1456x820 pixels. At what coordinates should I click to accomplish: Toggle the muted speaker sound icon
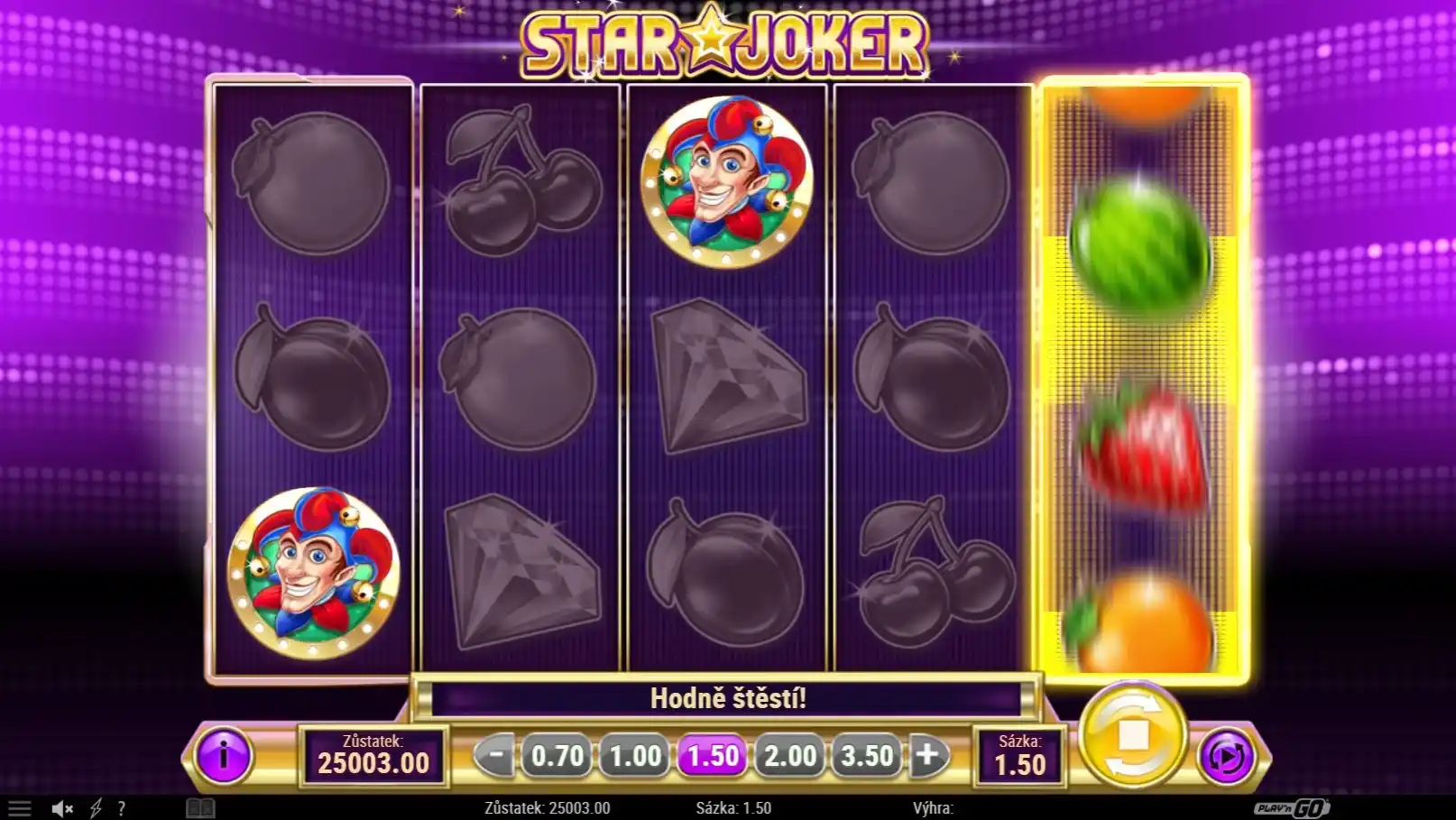coord(61,808)
